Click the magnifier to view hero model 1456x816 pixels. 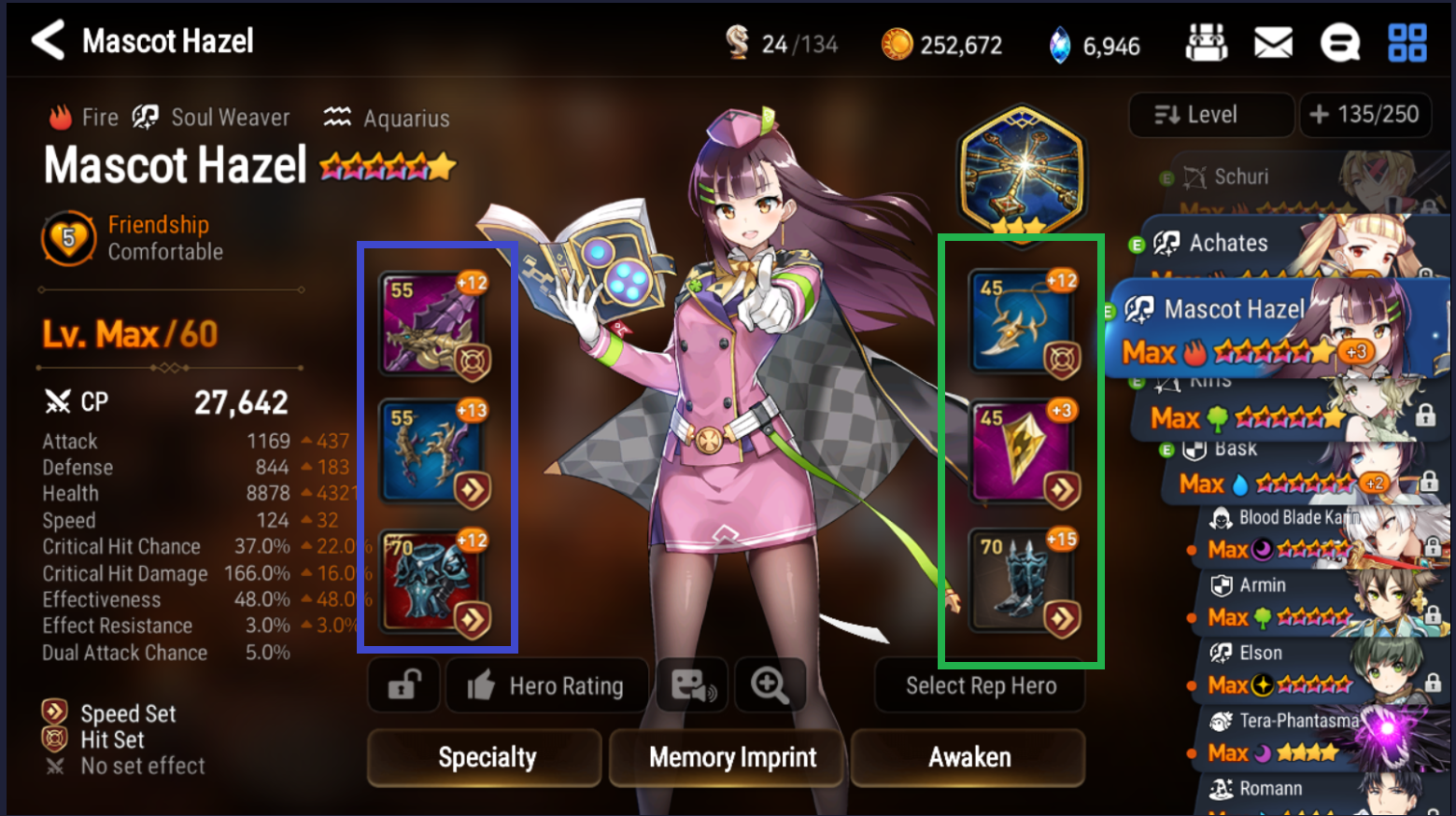click(x=770, y=685)
